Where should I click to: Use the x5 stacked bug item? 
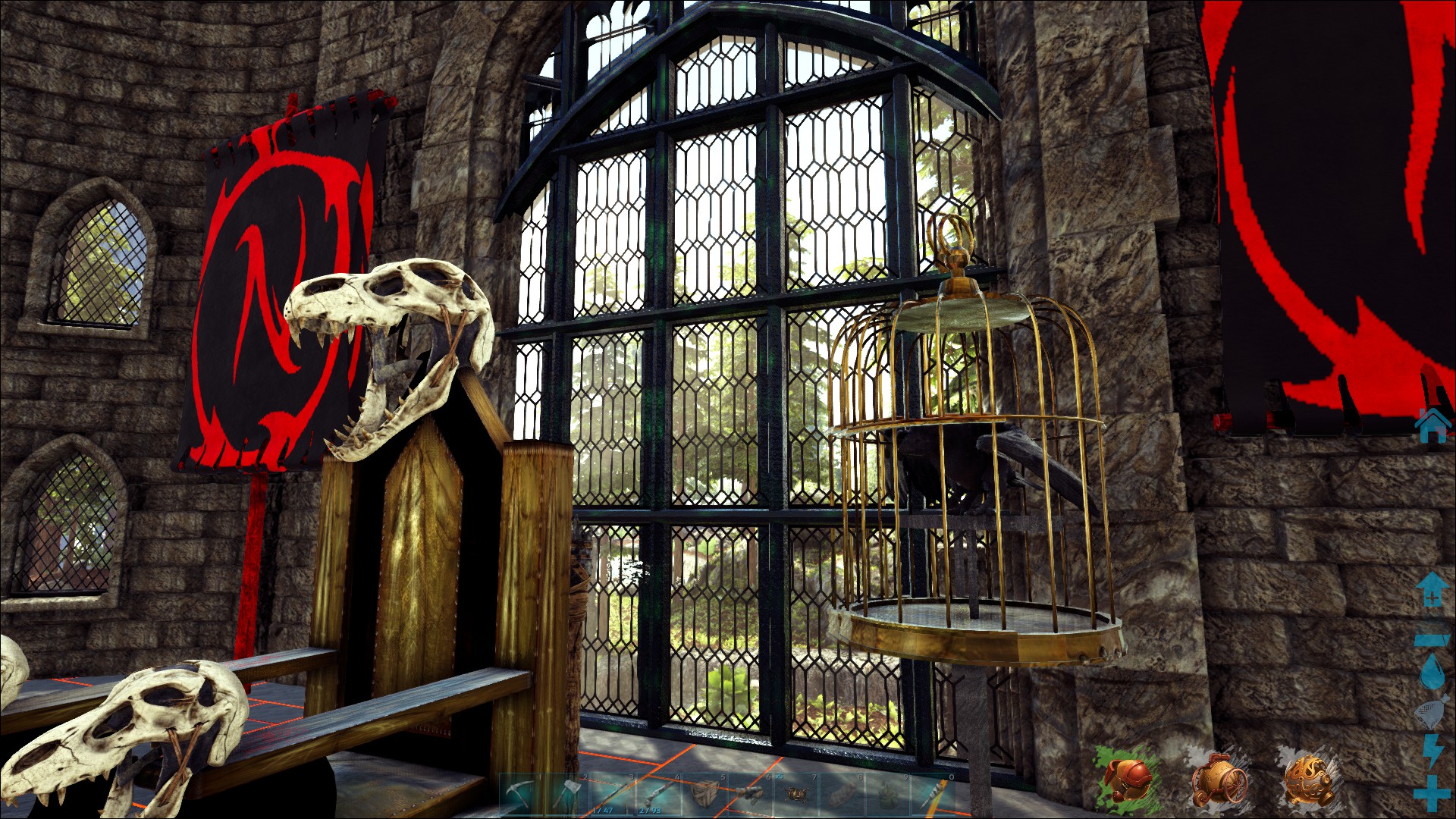(x=795, y=794)
